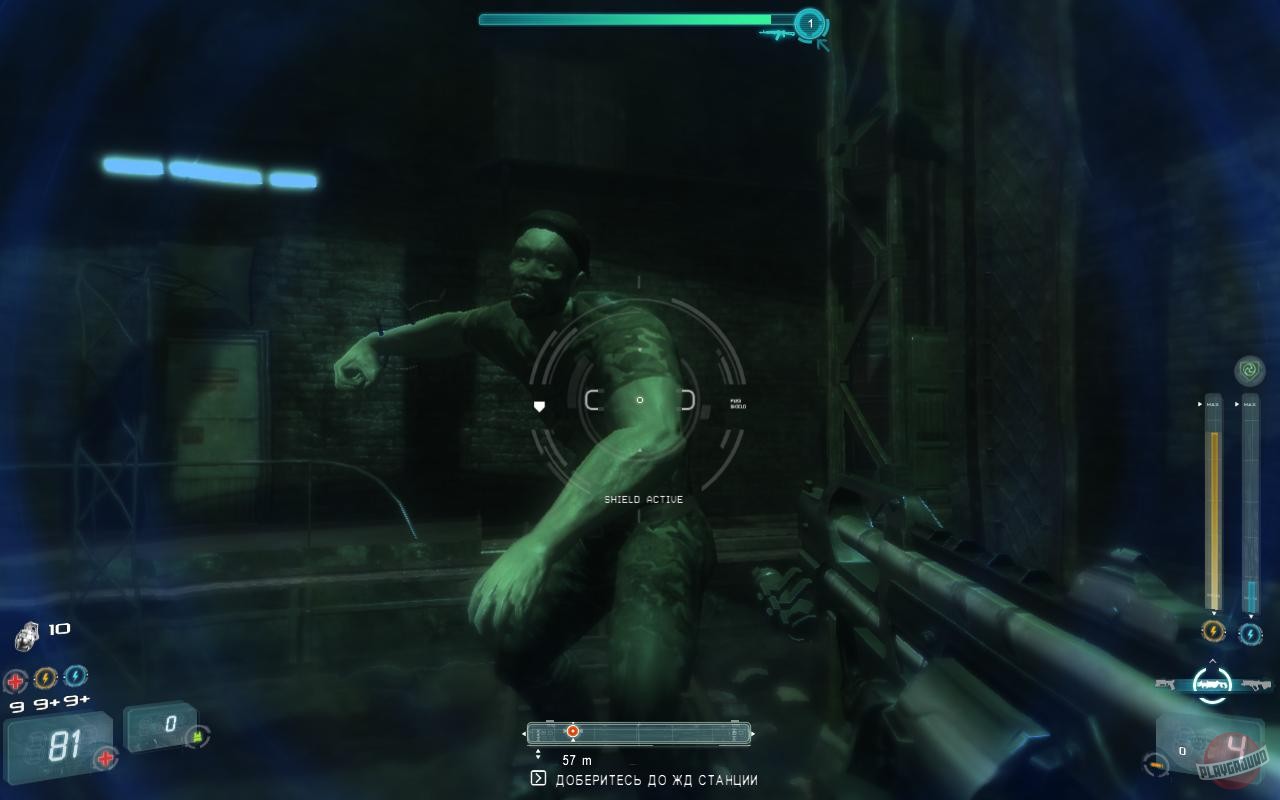Activate SHIELD ACTIVE indicator under the reticle
Image resolution: width=1280 pixels, height=800 pixels.
[643, 498]
